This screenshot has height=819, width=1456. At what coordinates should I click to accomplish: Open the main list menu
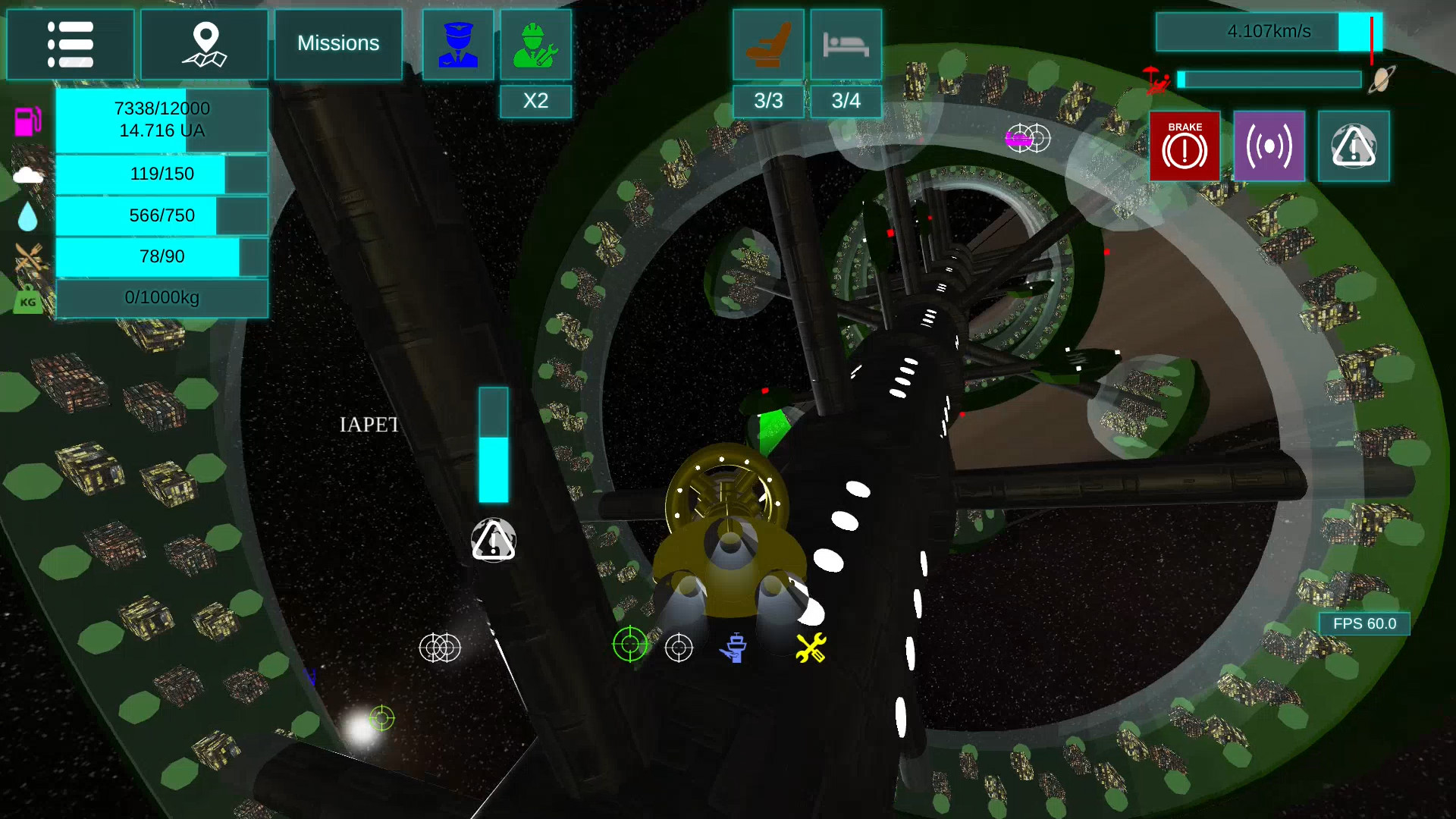70,44
